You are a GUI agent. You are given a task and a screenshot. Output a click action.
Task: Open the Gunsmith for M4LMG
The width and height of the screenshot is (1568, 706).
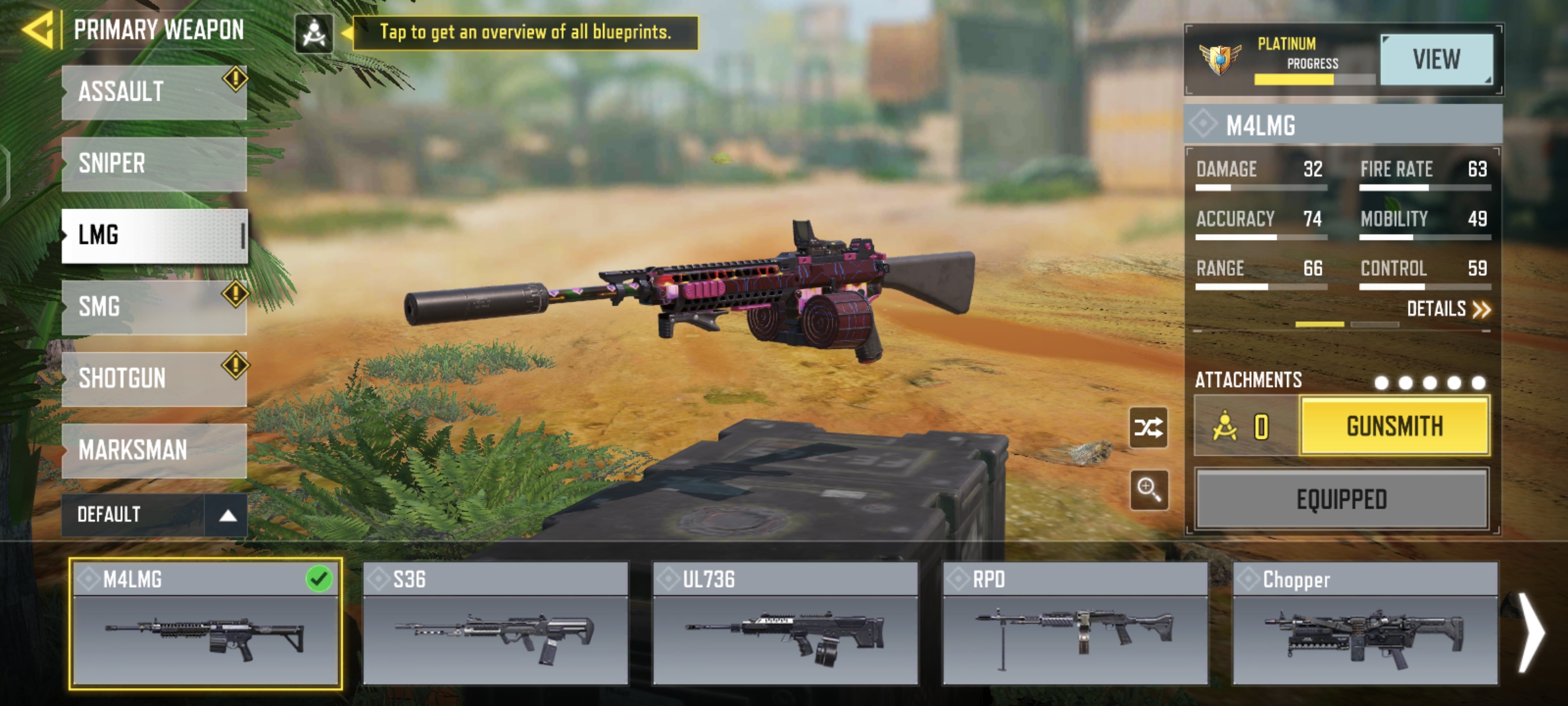1394,427
